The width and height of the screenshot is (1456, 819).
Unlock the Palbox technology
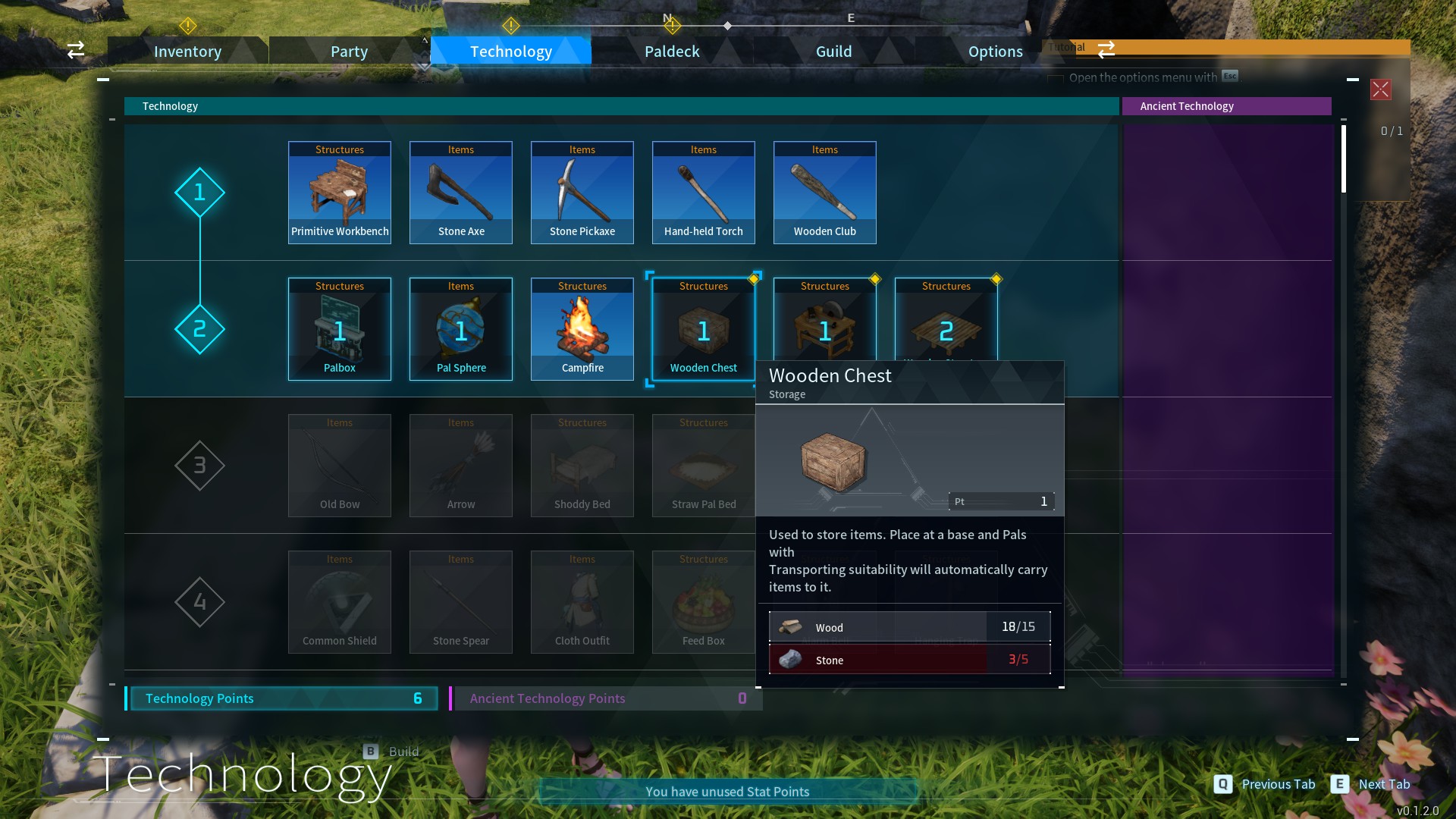coord(340,329)
